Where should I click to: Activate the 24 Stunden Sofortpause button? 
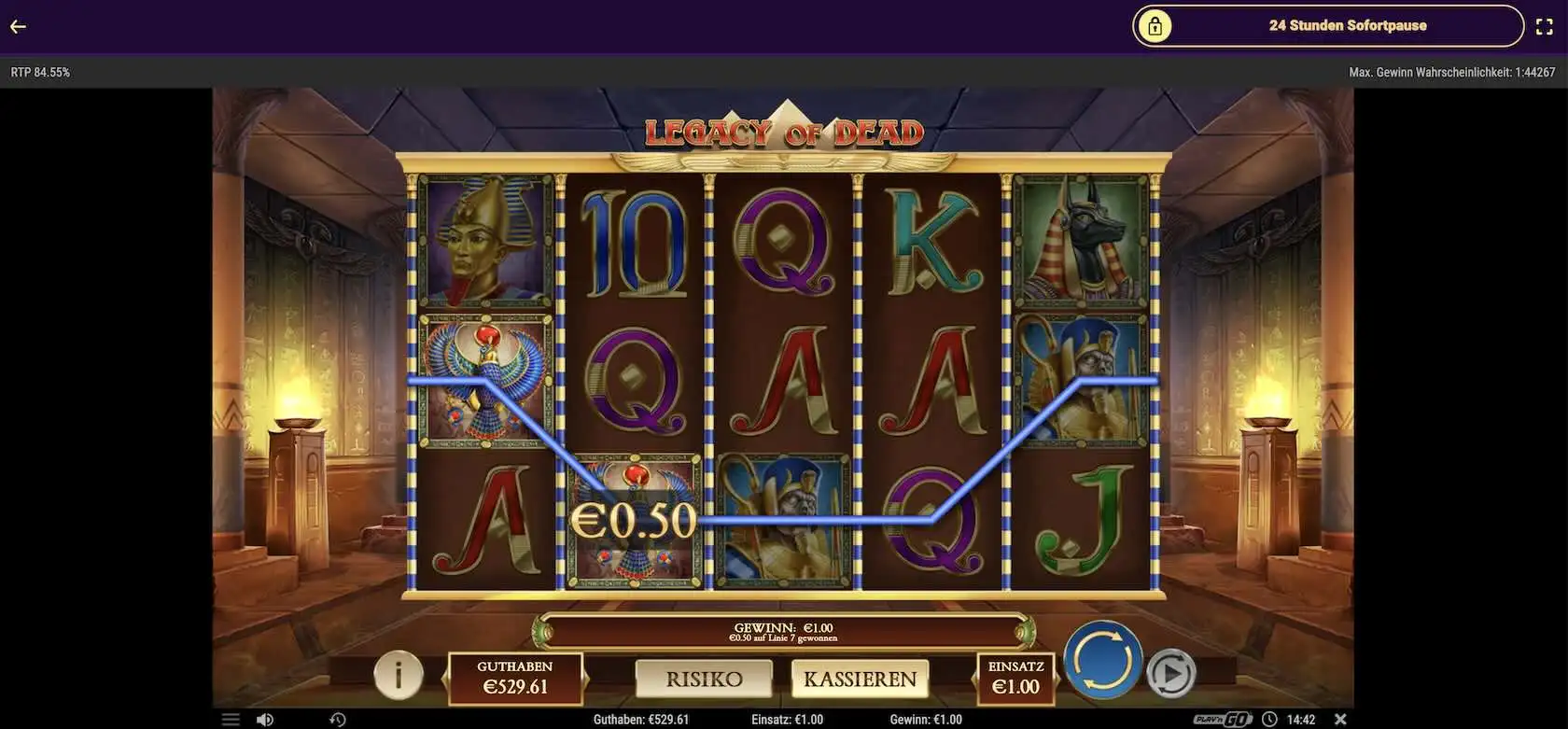click(x=1327, y=26)
